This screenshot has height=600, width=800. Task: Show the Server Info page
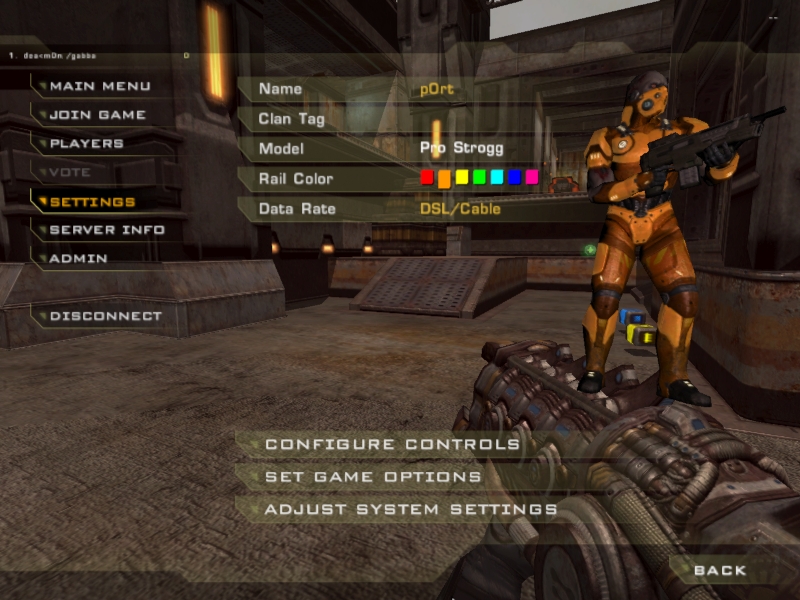pyautogui.click(x=107, y=230)
